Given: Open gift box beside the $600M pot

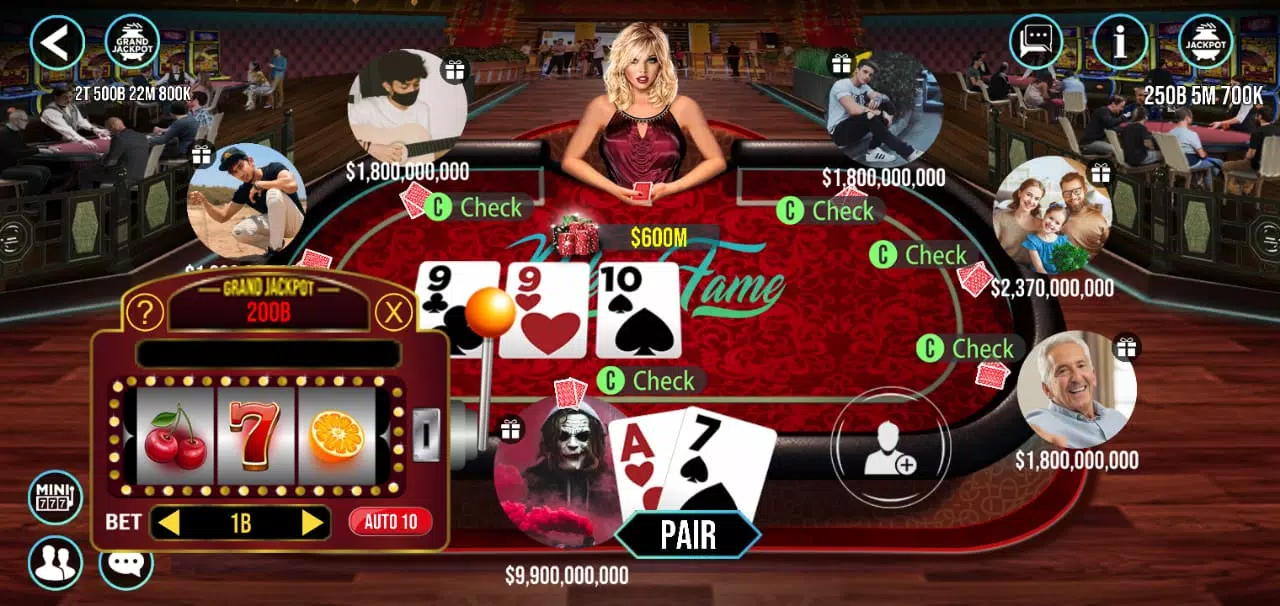Looking at the screenshot, I should pyautogui.click(x=576, y=236).
